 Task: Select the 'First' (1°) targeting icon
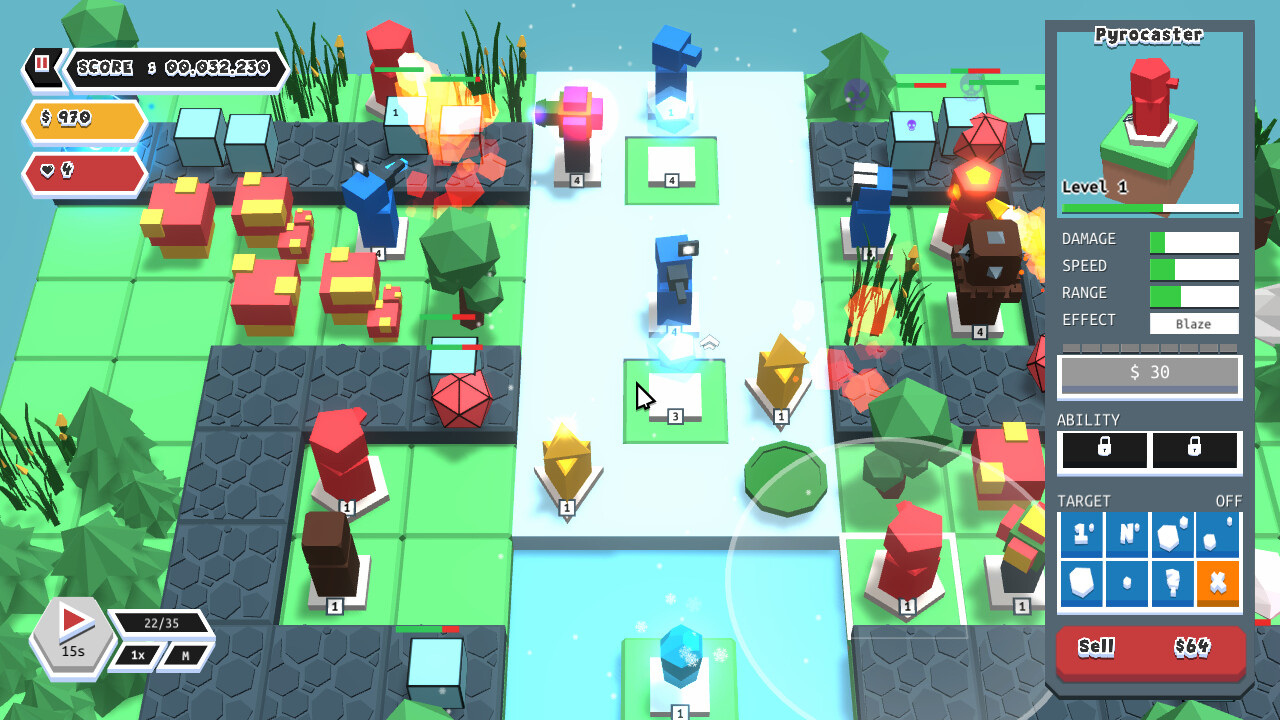[x=1081, y=535]
